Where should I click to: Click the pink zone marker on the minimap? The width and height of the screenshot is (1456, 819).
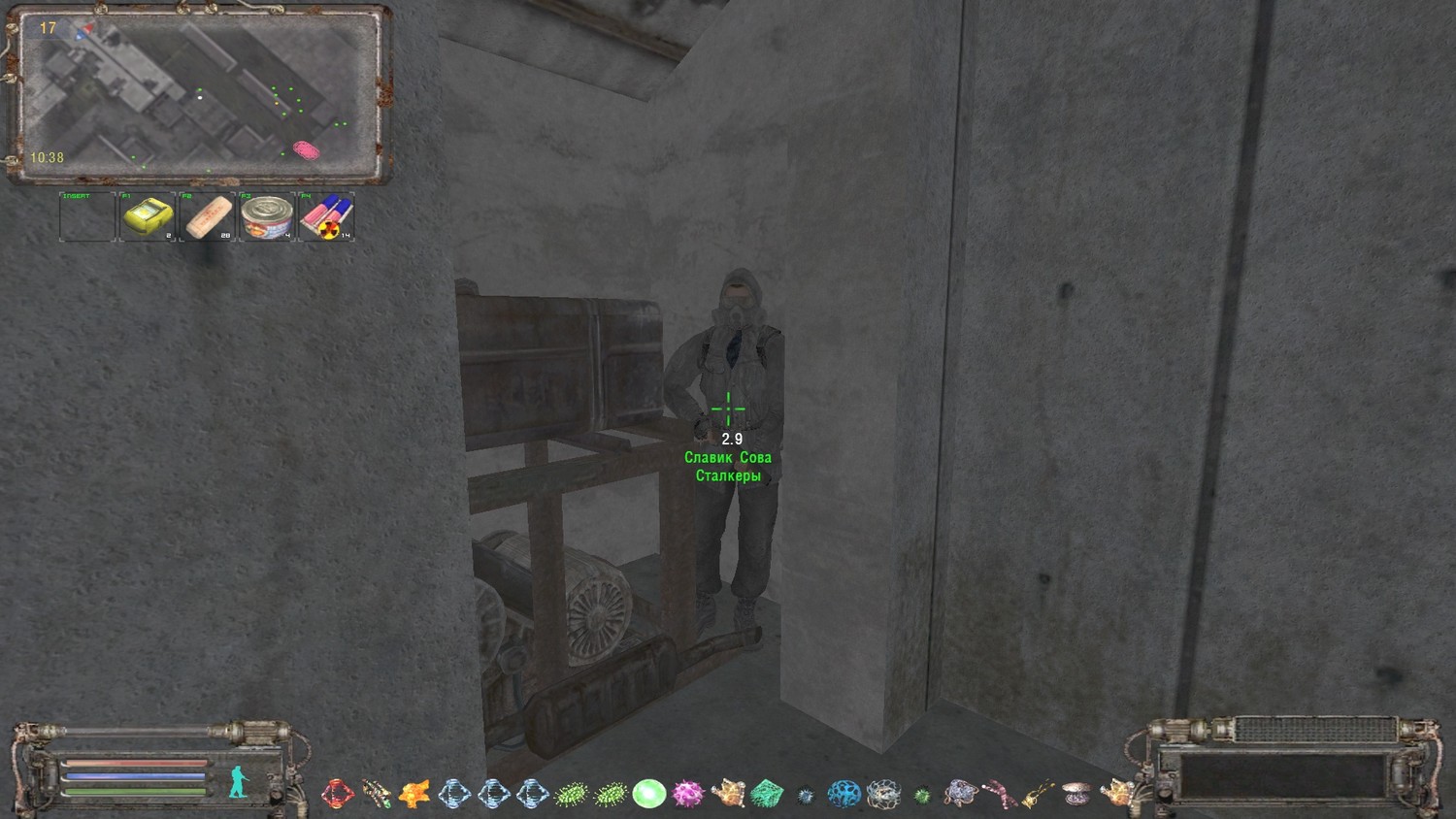coord(306,150)
